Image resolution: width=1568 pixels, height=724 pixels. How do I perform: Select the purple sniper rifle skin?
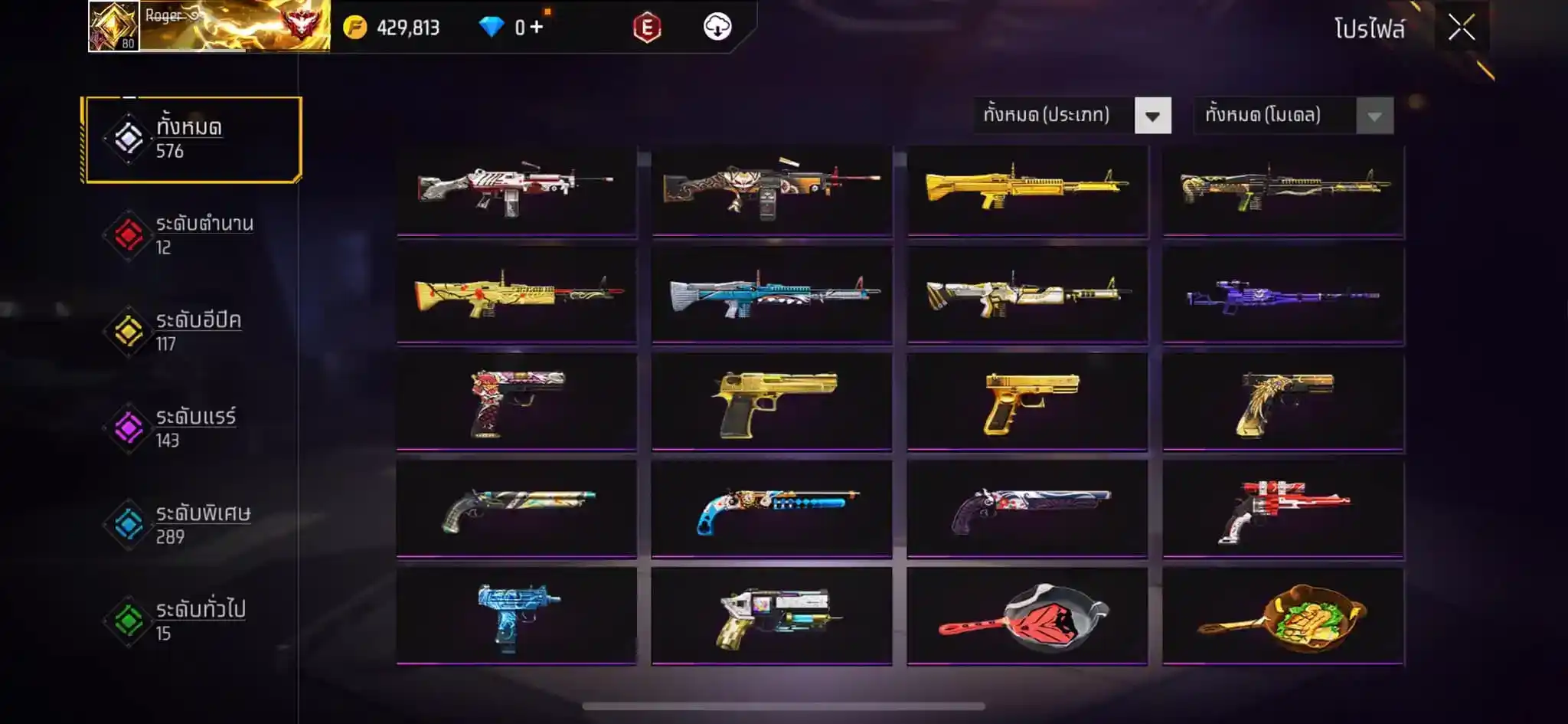click(x=1282, y=294)
